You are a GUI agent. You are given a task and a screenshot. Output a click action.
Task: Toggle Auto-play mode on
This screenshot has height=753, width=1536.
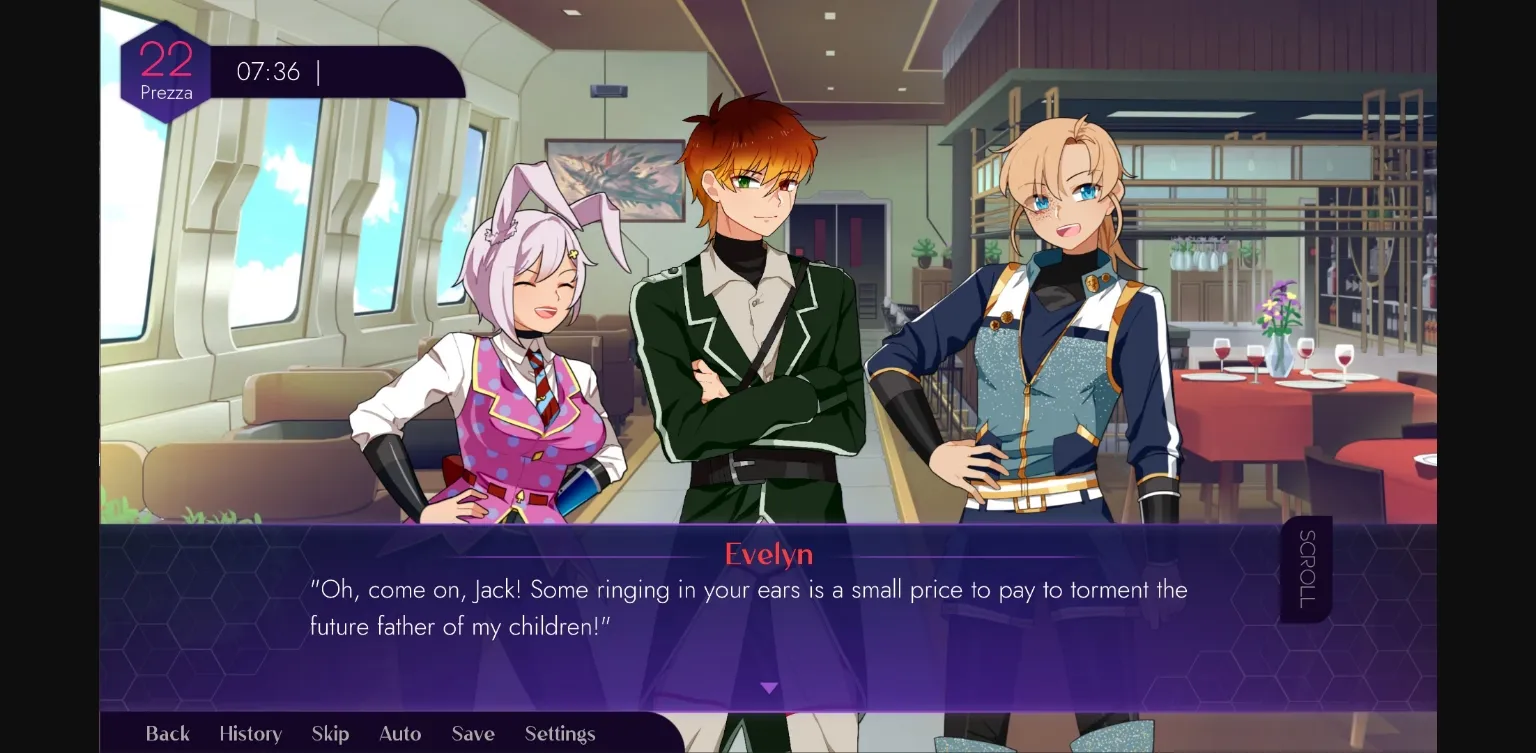click(x=399, y=733)
